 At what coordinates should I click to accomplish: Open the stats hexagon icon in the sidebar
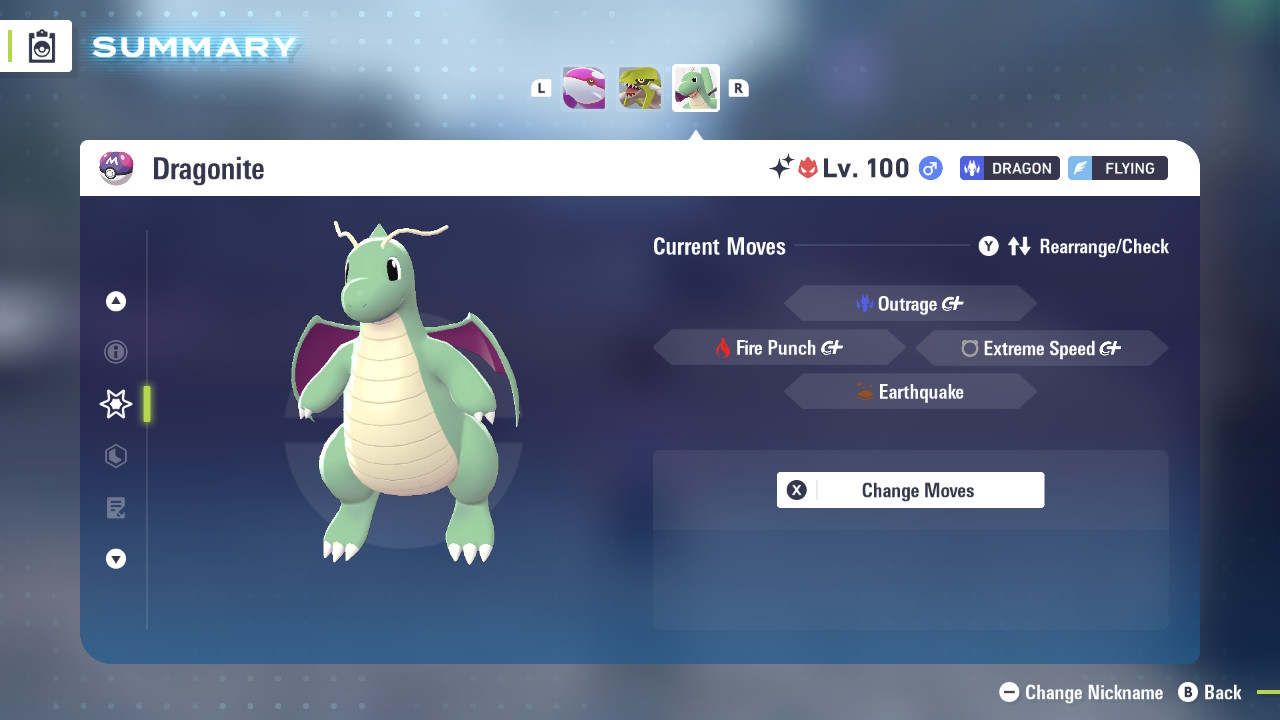115,456
